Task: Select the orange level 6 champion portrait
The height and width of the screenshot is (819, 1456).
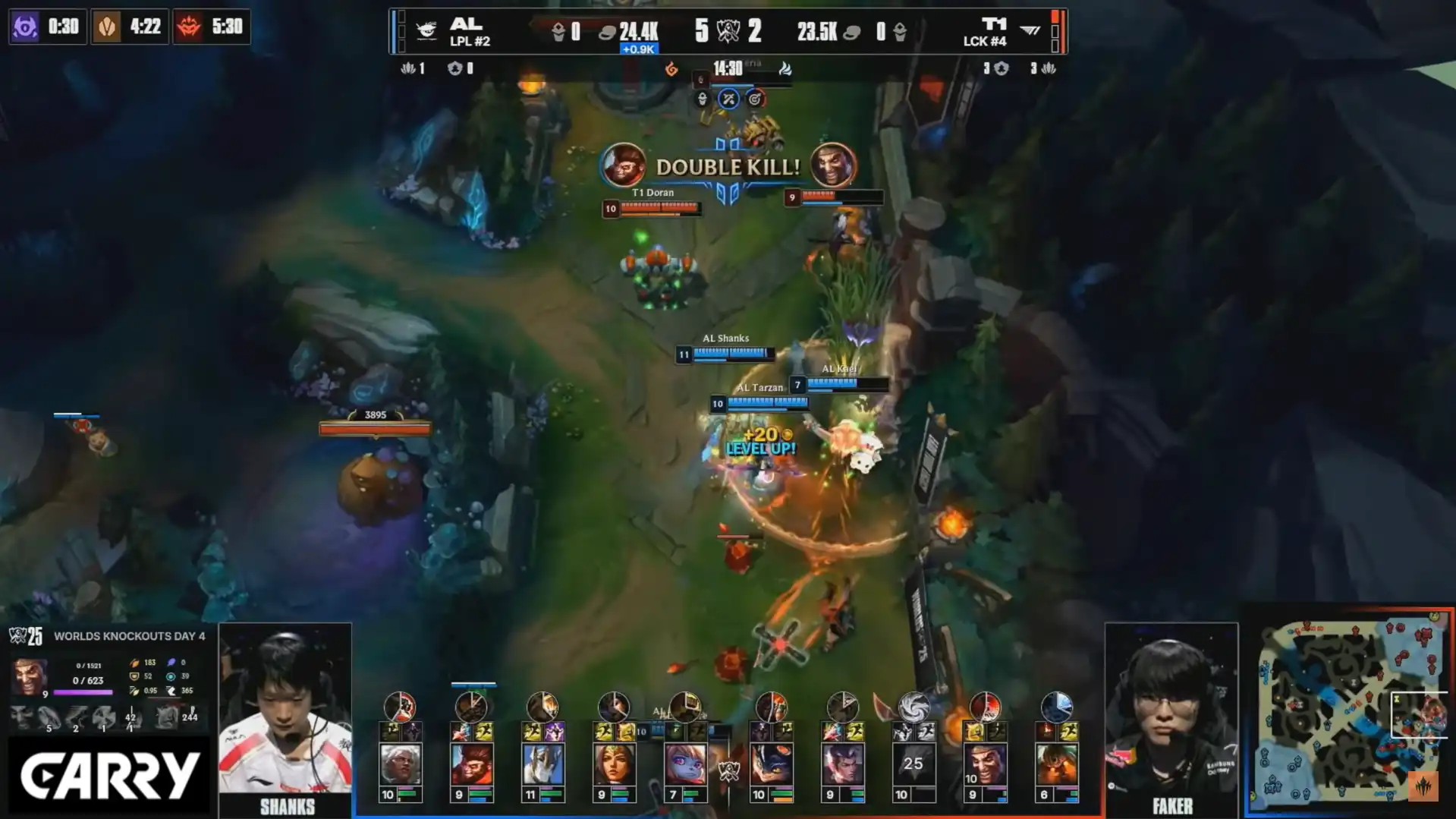Action: pos(1056,764)
